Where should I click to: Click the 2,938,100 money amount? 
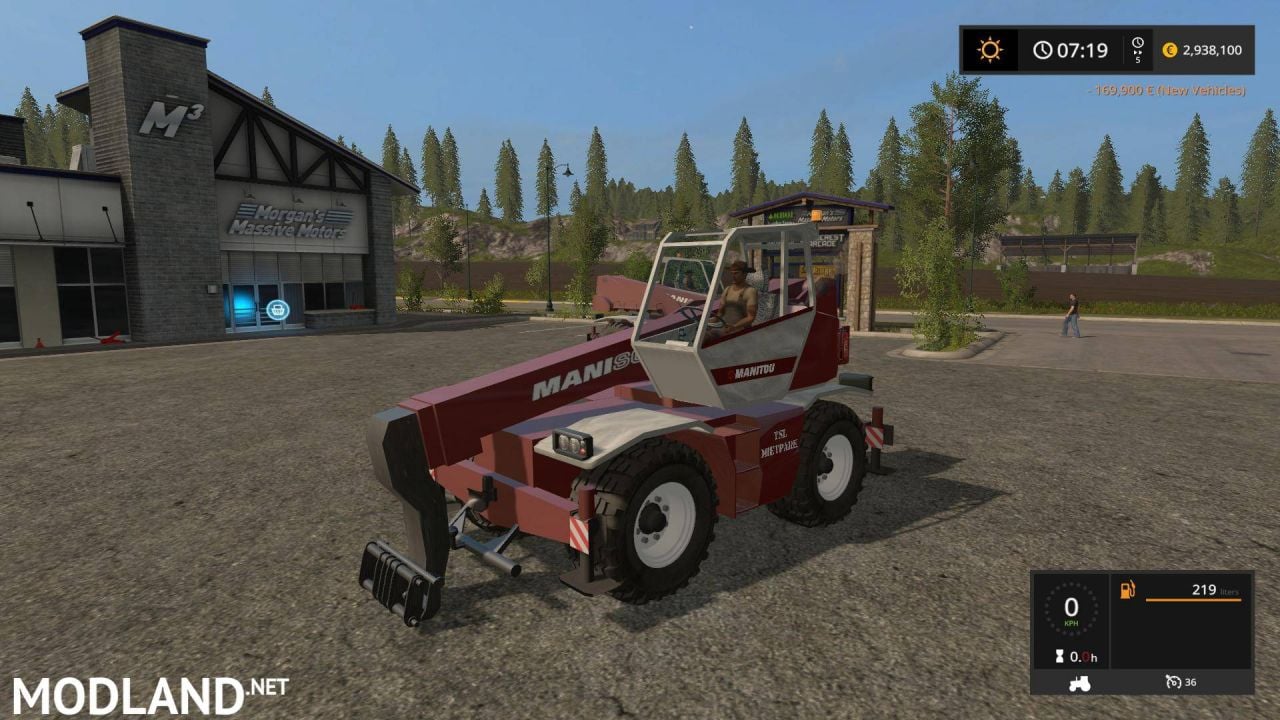pos(1212,50)
